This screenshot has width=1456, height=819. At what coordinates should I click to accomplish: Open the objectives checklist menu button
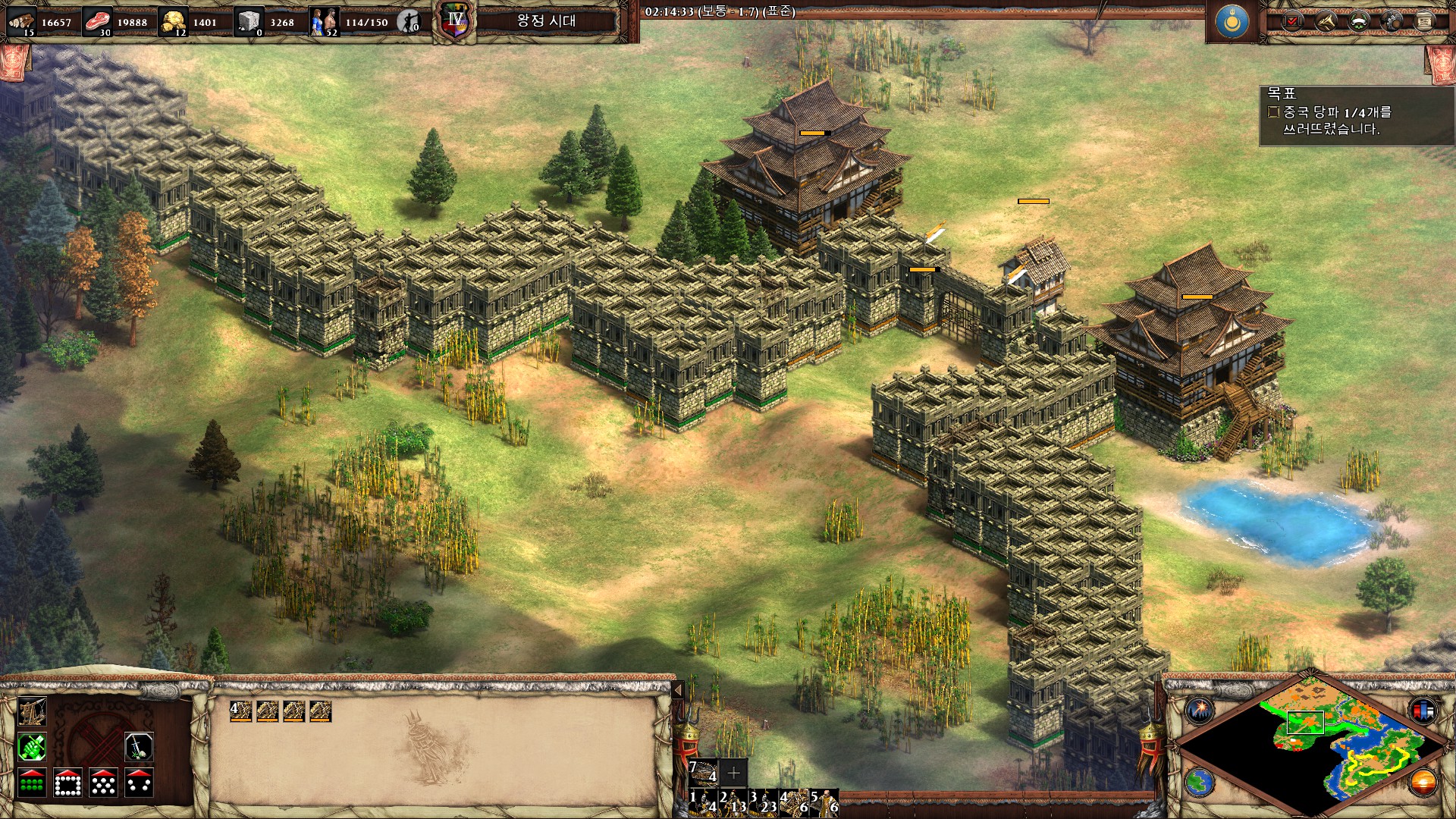click(x=1292, y=21)
